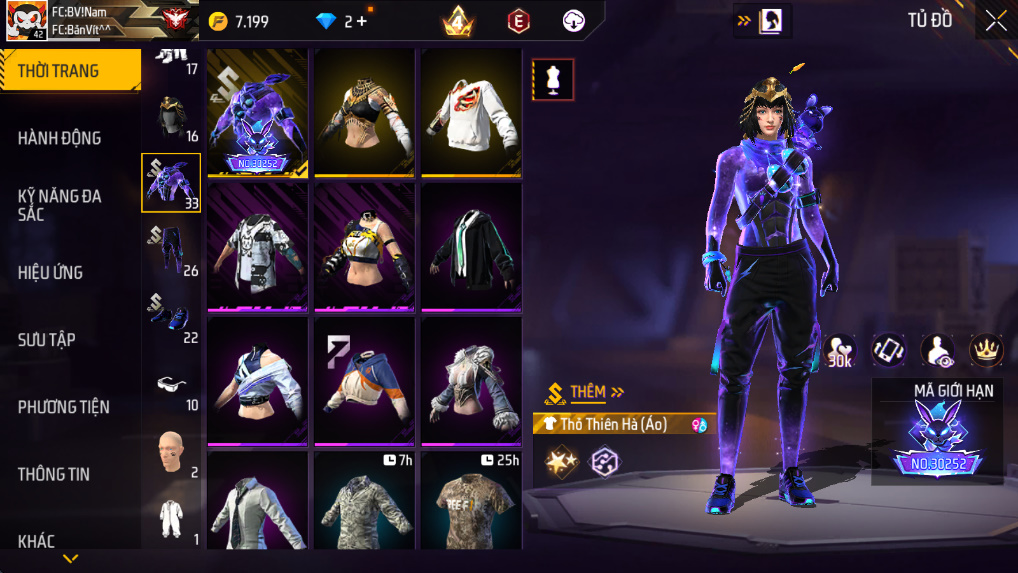Open the HÀNH ĐỘNG tab
This screenshot has width=1018, height=573.
coord(60,138)
